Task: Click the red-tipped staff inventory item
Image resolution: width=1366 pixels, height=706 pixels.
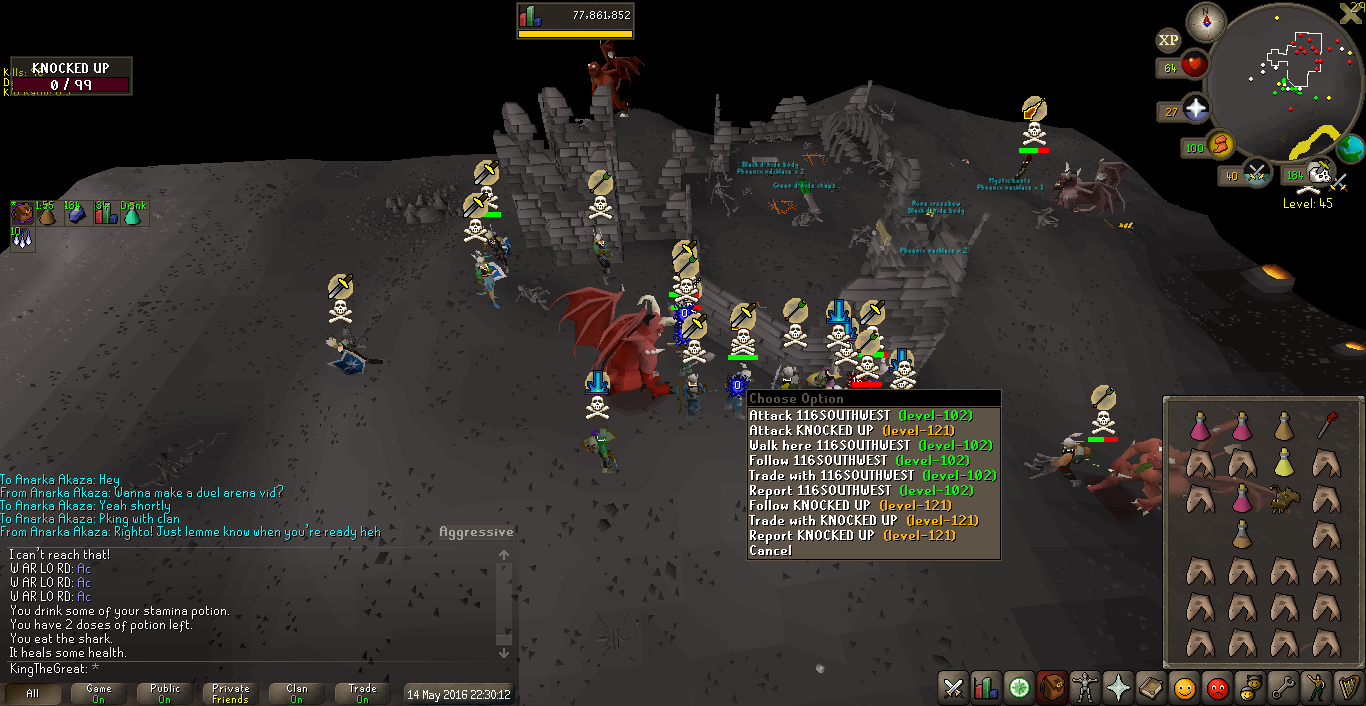Action: (x=1326, y=426)
